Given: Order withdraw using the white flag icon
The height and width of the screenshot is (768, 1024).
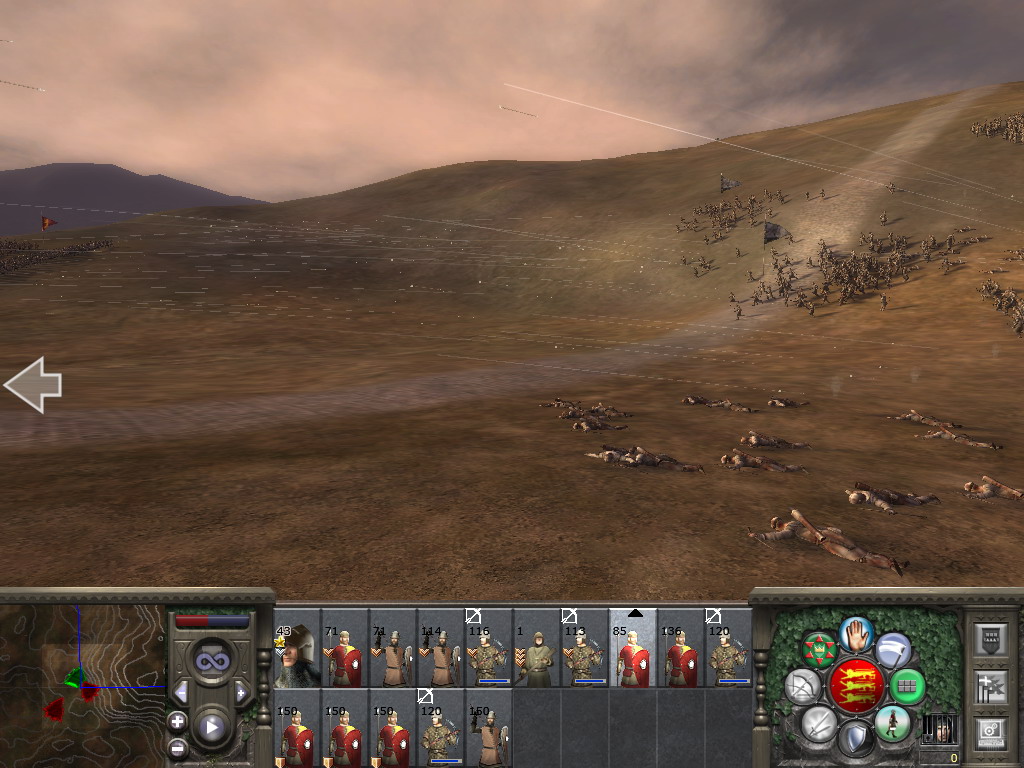Looking at the screenshot, I should pyautogui.click(x=893, y=651).
